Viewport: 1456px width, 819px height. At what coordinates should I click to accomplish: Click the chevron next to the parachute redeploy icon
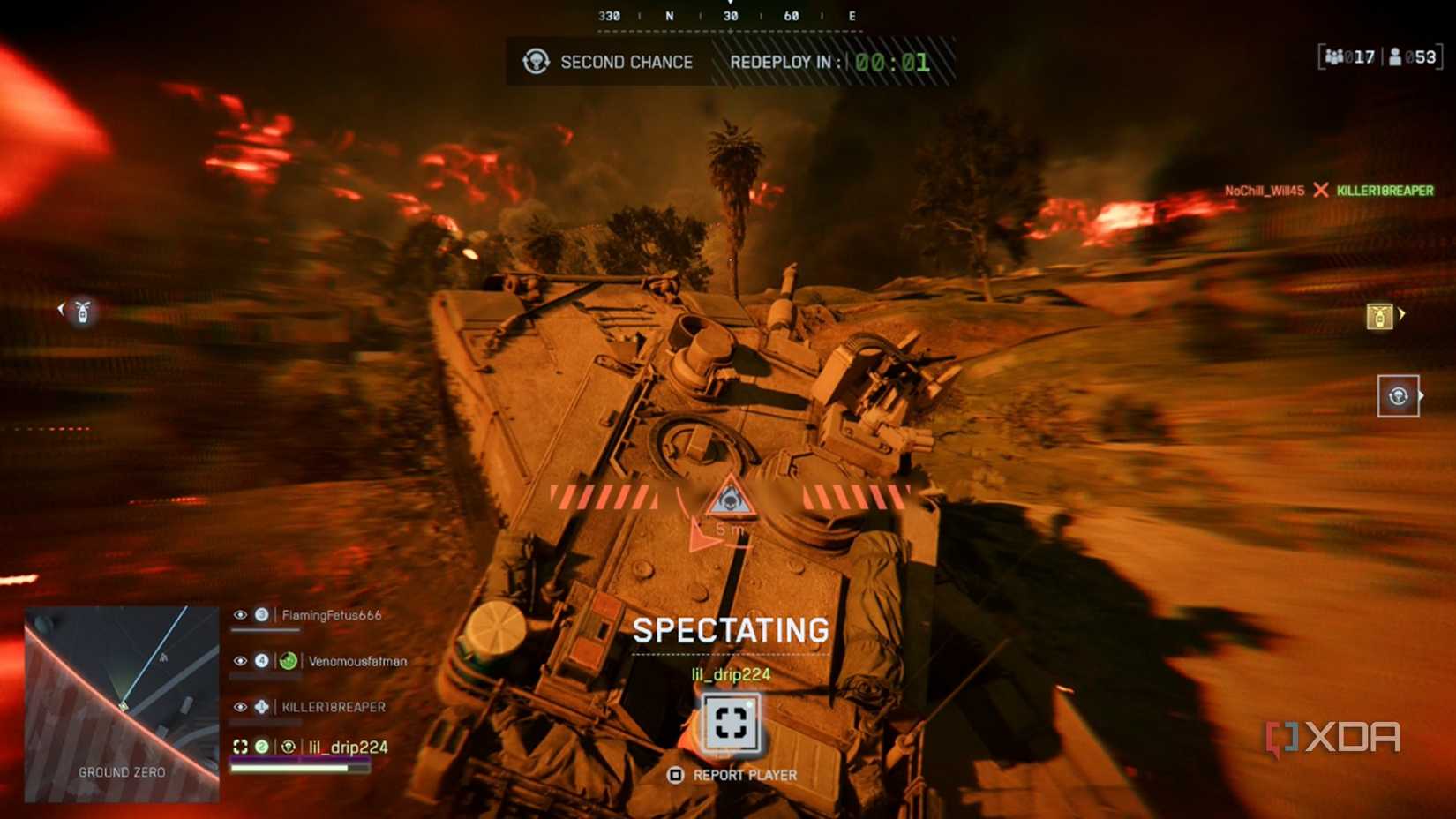click(1420, 395)
